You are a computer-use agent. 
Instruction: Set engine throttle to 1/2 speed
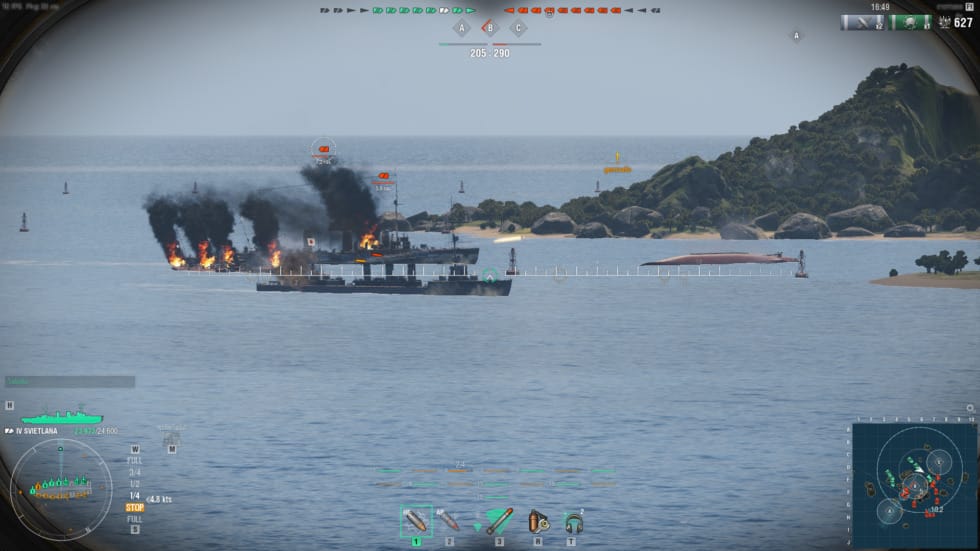(134, 484)
